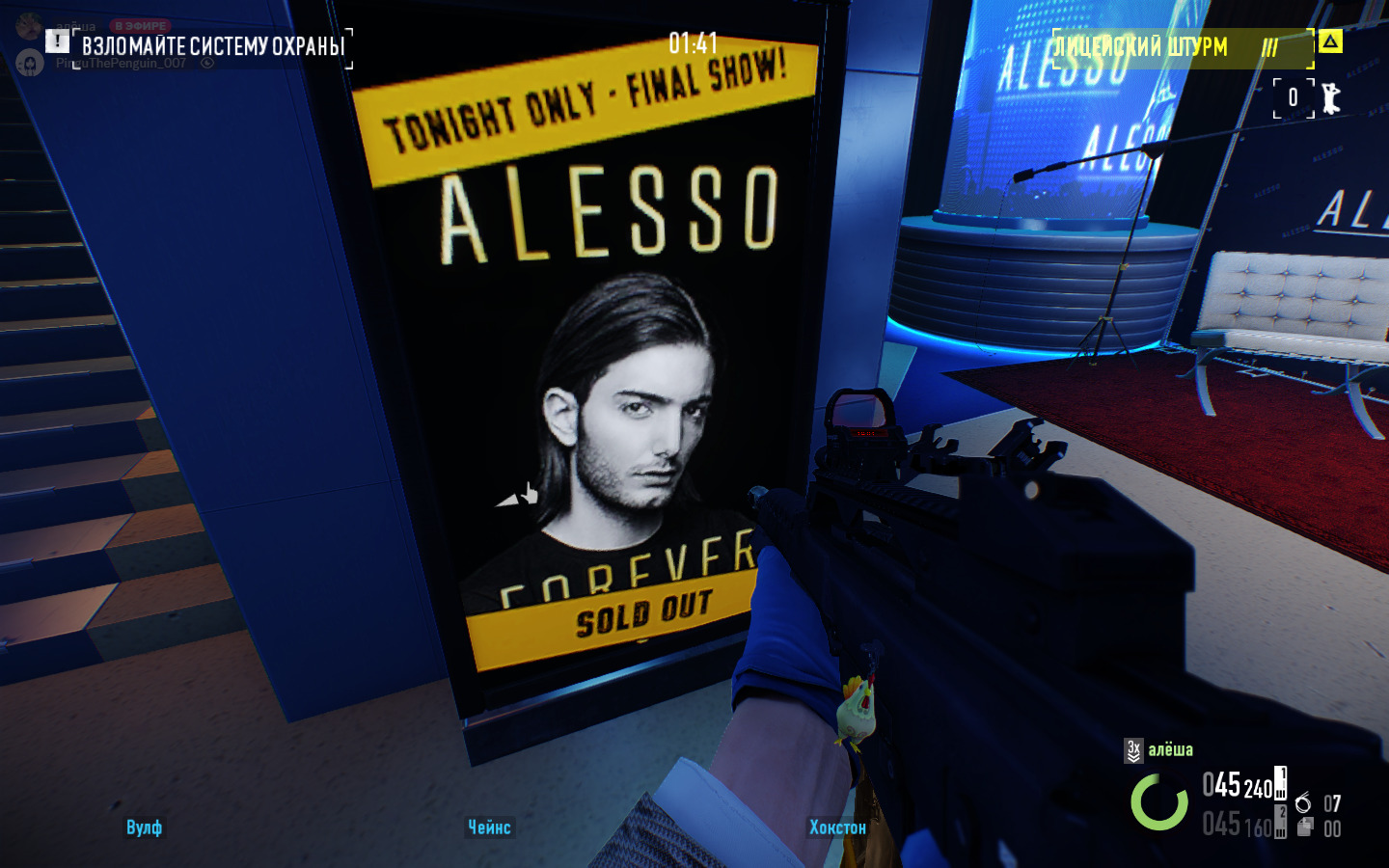
Task: Select teammate label Хокстон
Action: tap(837, 827)
